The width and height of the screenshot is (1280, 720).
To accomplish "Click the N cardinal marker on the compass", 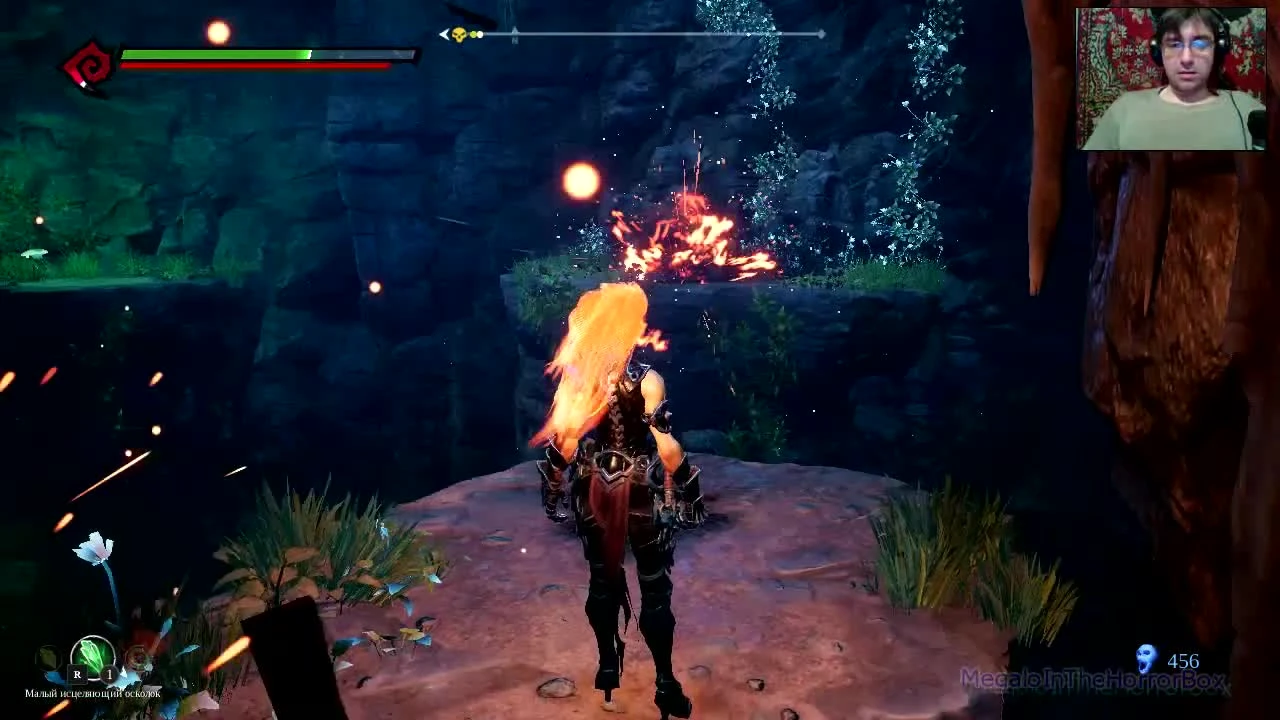I will pyautogui.click(x=514, y=36).
